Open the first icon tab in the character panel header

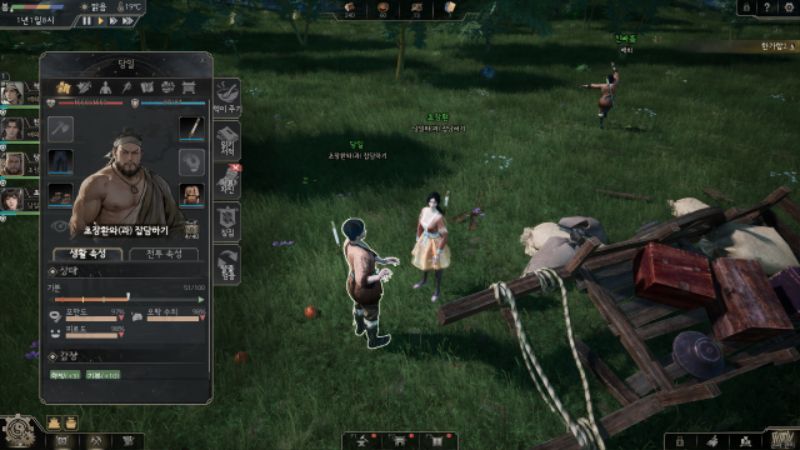click(x=64, y=88)
